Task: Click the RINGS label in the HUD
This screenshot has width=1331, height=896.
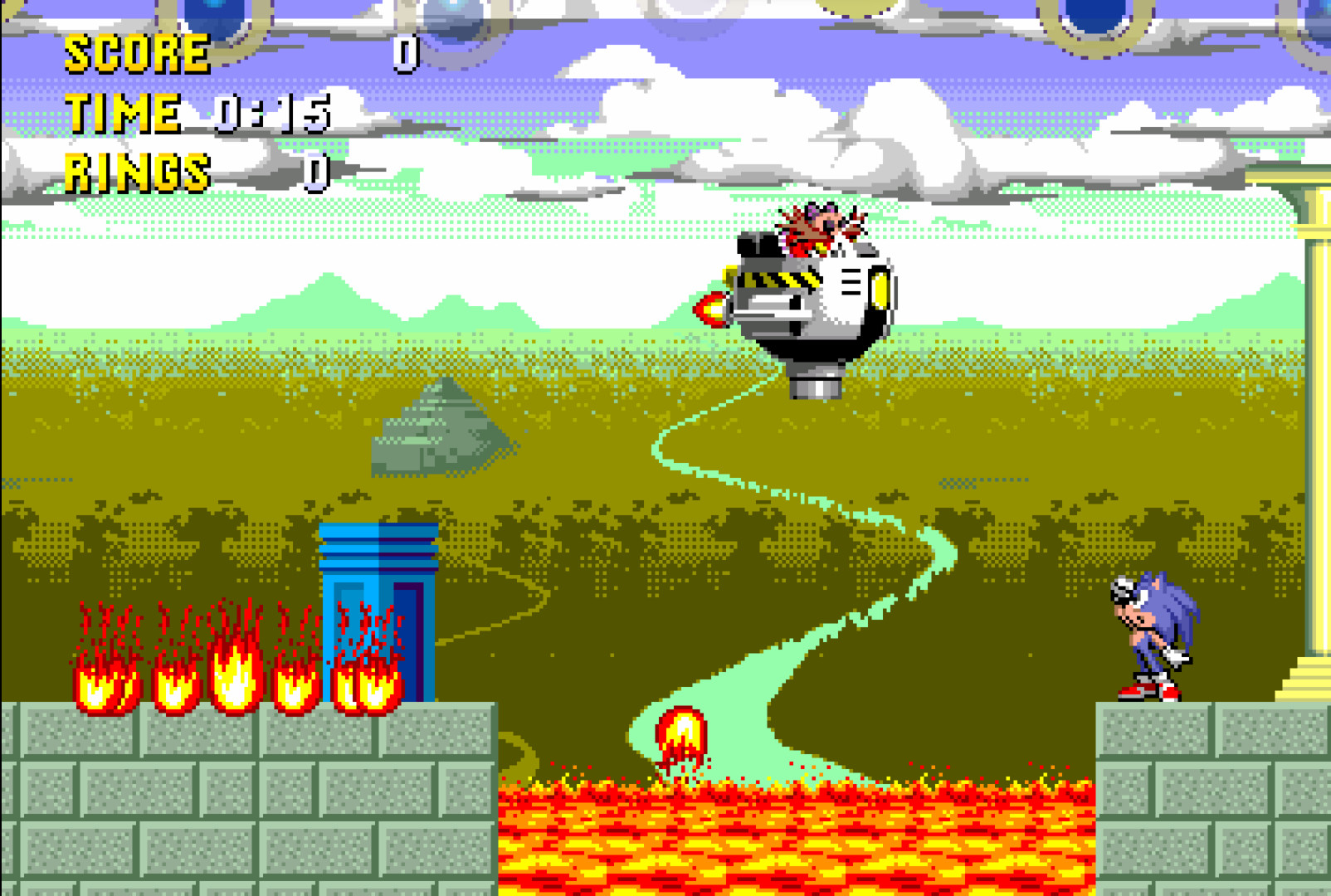Action: pos(137,172)
